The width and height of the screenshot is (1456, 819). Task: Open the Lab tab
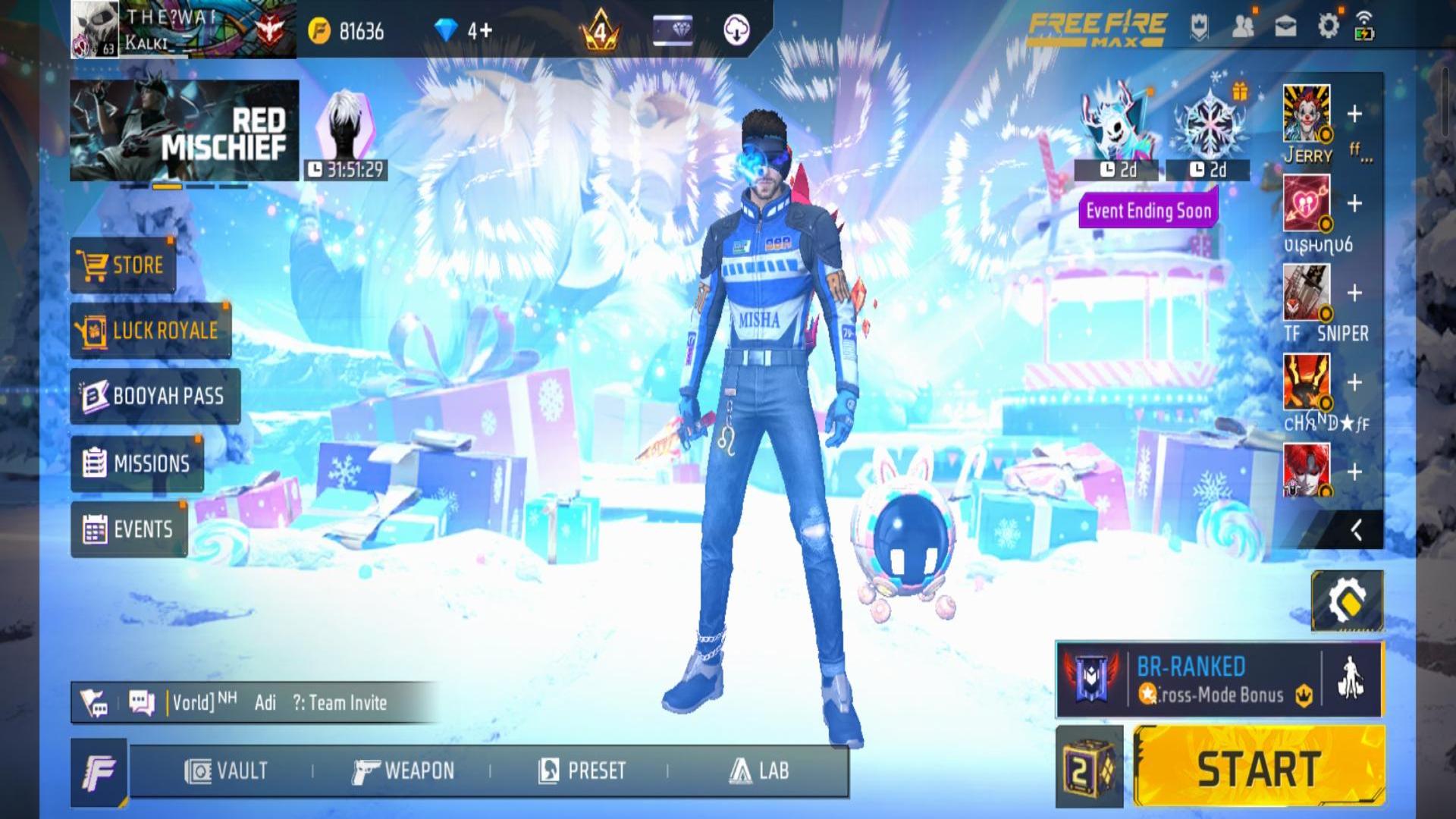(x=759, y=771)
